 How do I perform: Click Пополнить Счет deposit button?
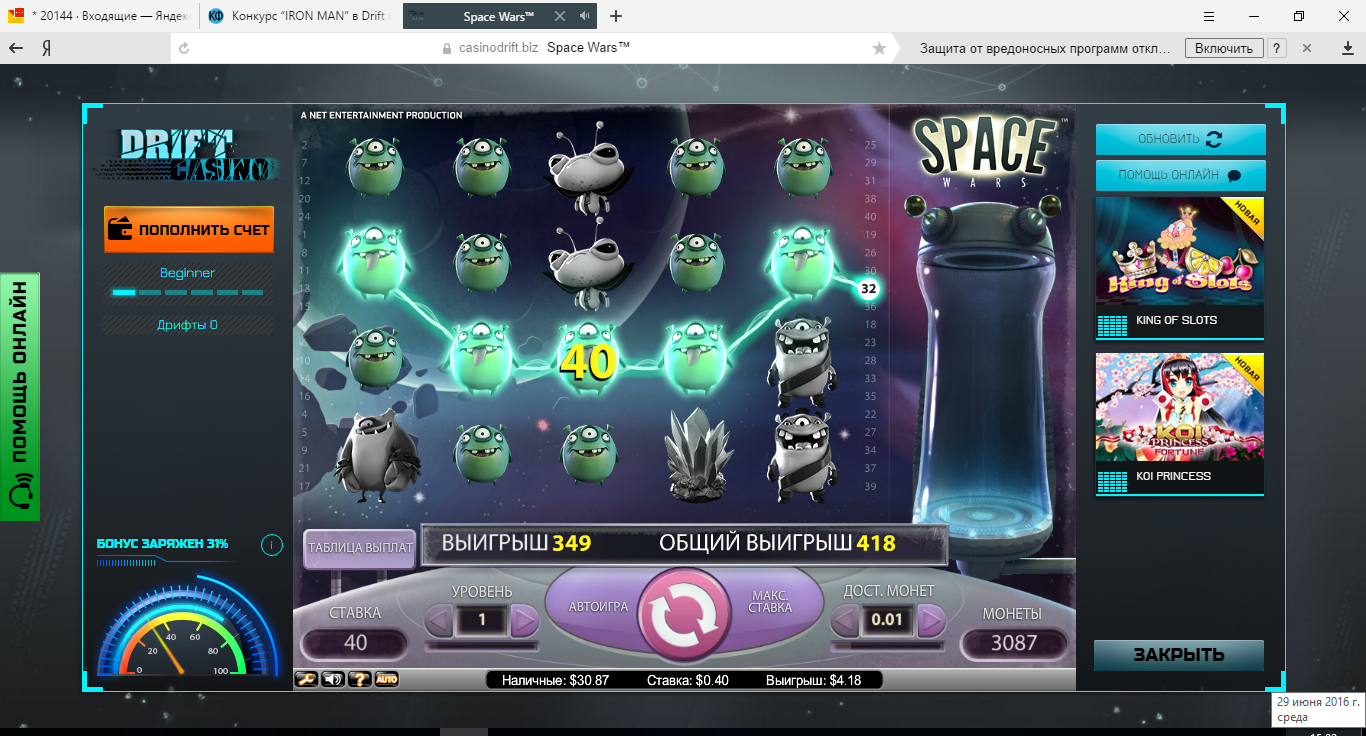coord(189,230)
